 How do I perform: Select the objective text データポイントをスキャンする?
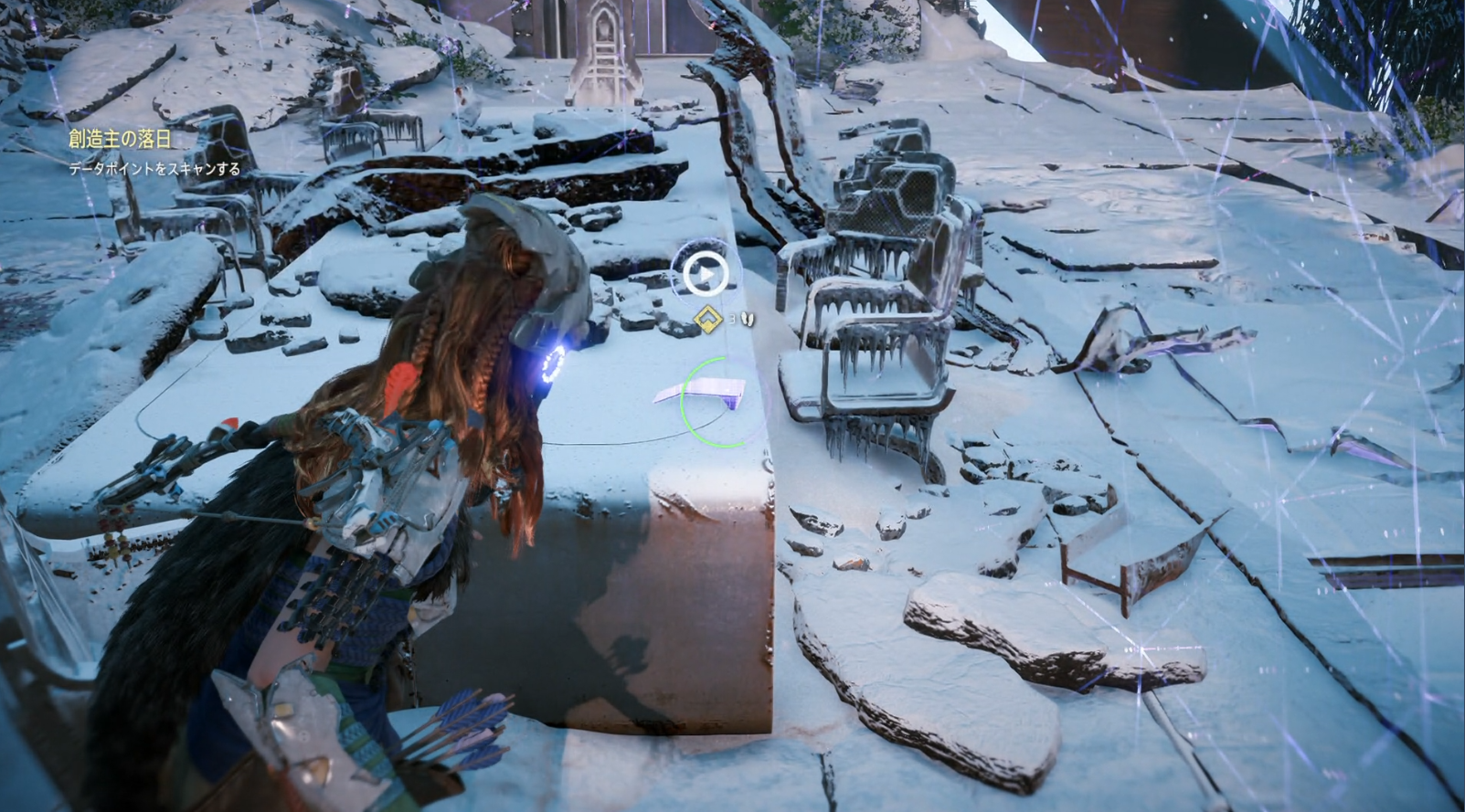(154, 168)
